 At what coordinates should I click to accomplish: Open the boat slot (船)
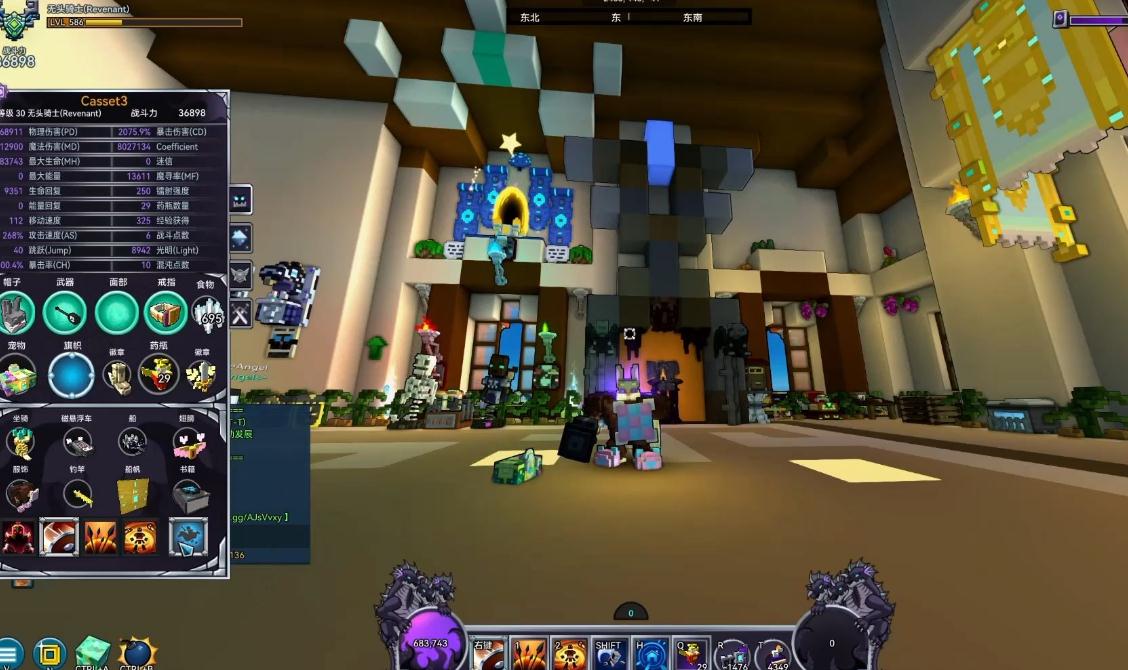pos(133,442)
